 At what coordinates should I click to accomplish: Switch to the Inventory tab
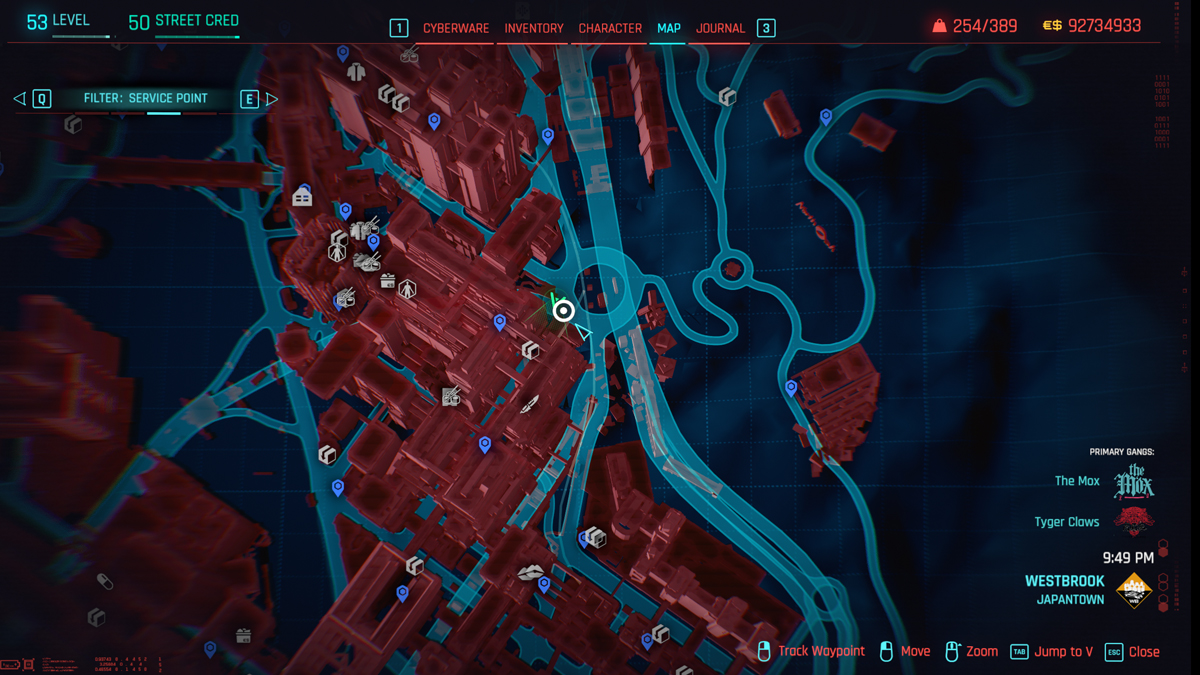(534, 28)
